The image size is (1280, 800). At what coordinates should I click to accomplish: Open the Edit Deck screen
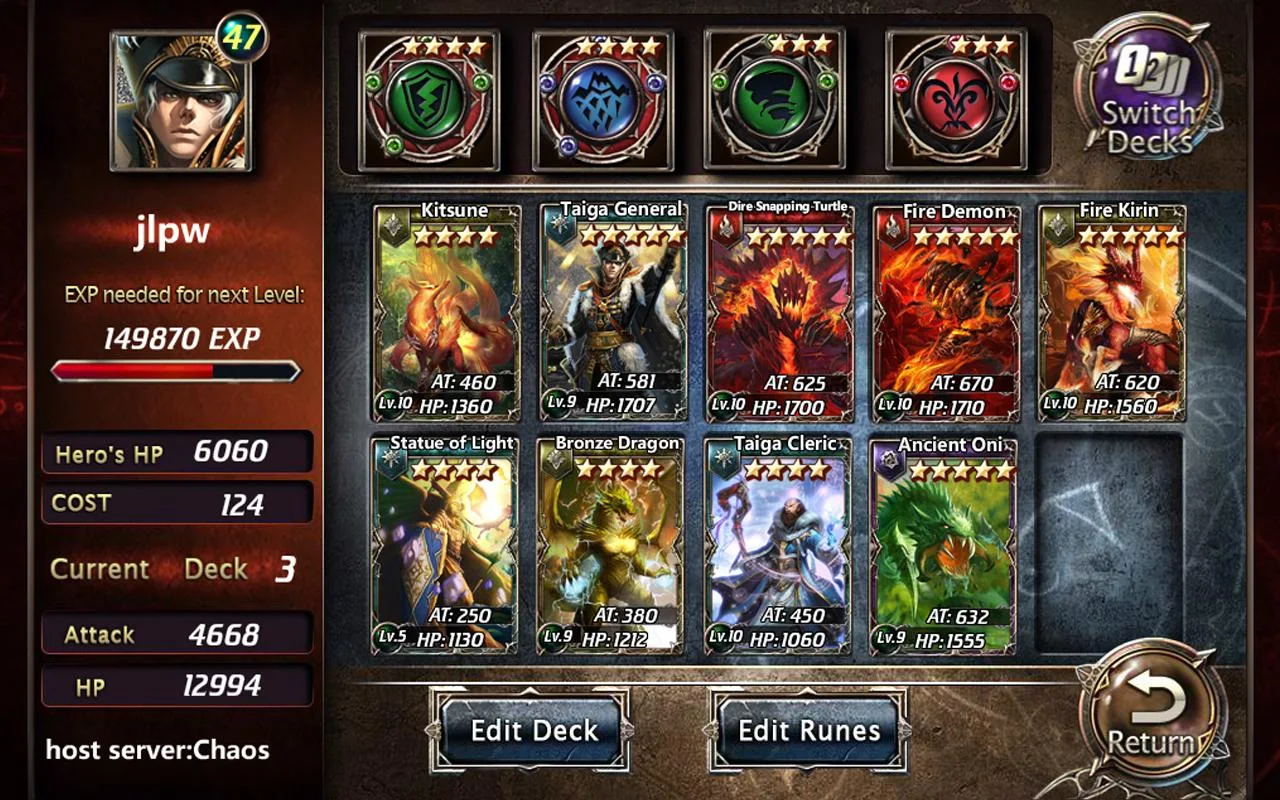click(534, 730)
